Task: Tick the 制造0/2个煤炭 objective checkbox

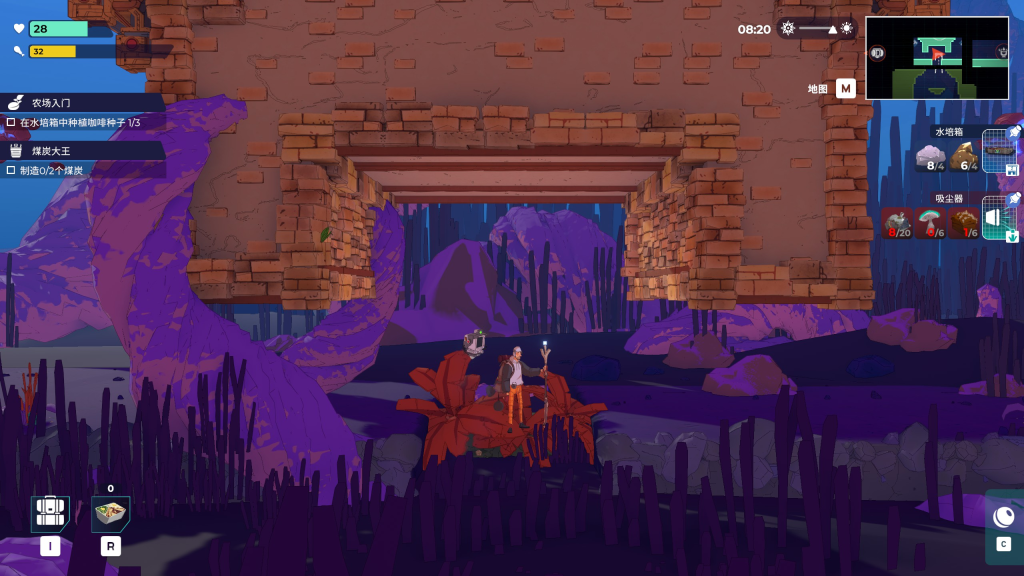Action: pyautogui.click(x=11, y=170)
